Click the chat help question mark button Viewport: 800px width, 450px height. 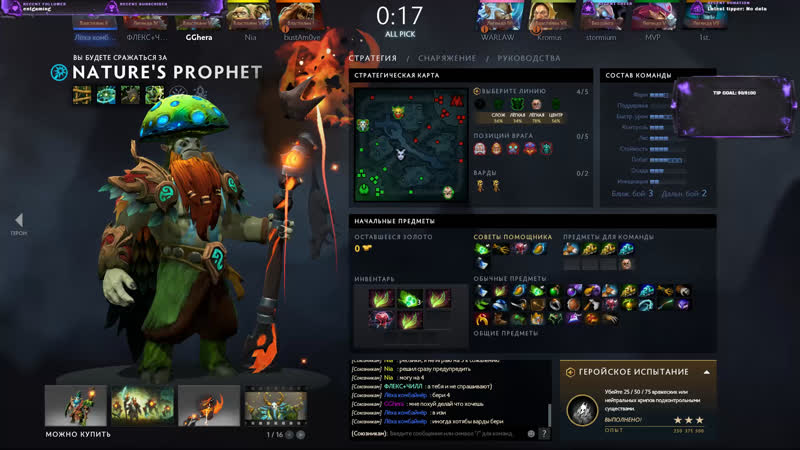pos(544,434)
